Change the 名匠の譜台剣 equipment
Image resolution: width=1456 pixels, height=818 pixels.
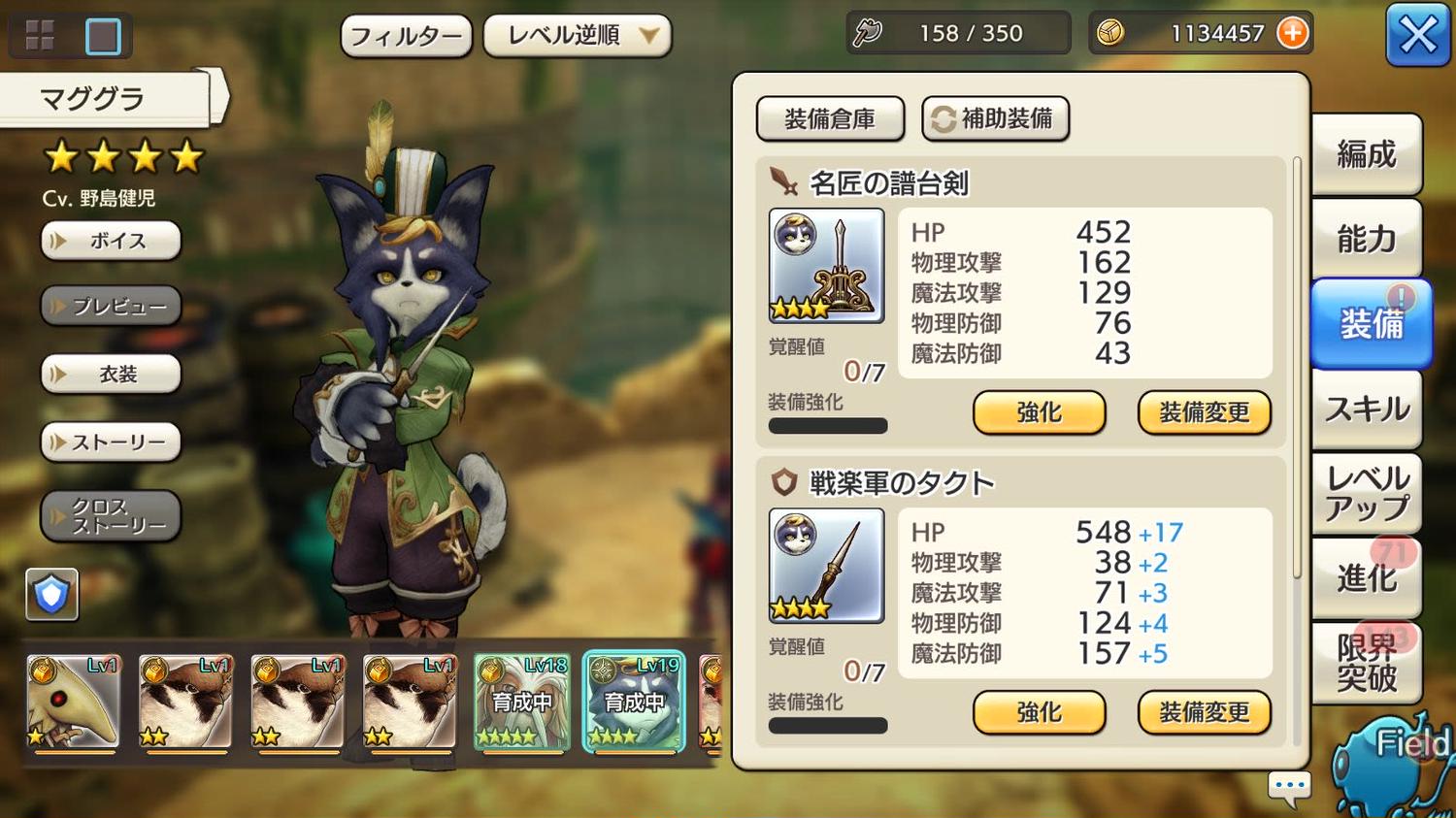click(x=1204, y=413)
